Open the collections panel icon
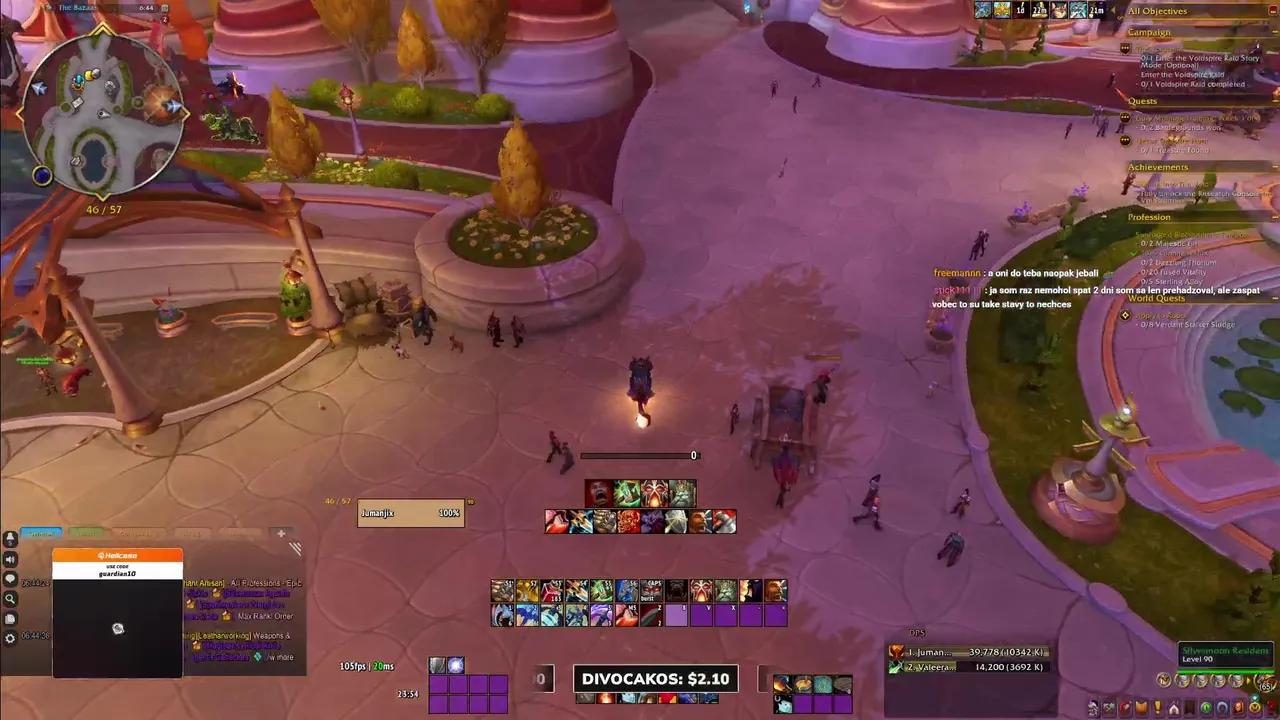 tap(1221, 706)
